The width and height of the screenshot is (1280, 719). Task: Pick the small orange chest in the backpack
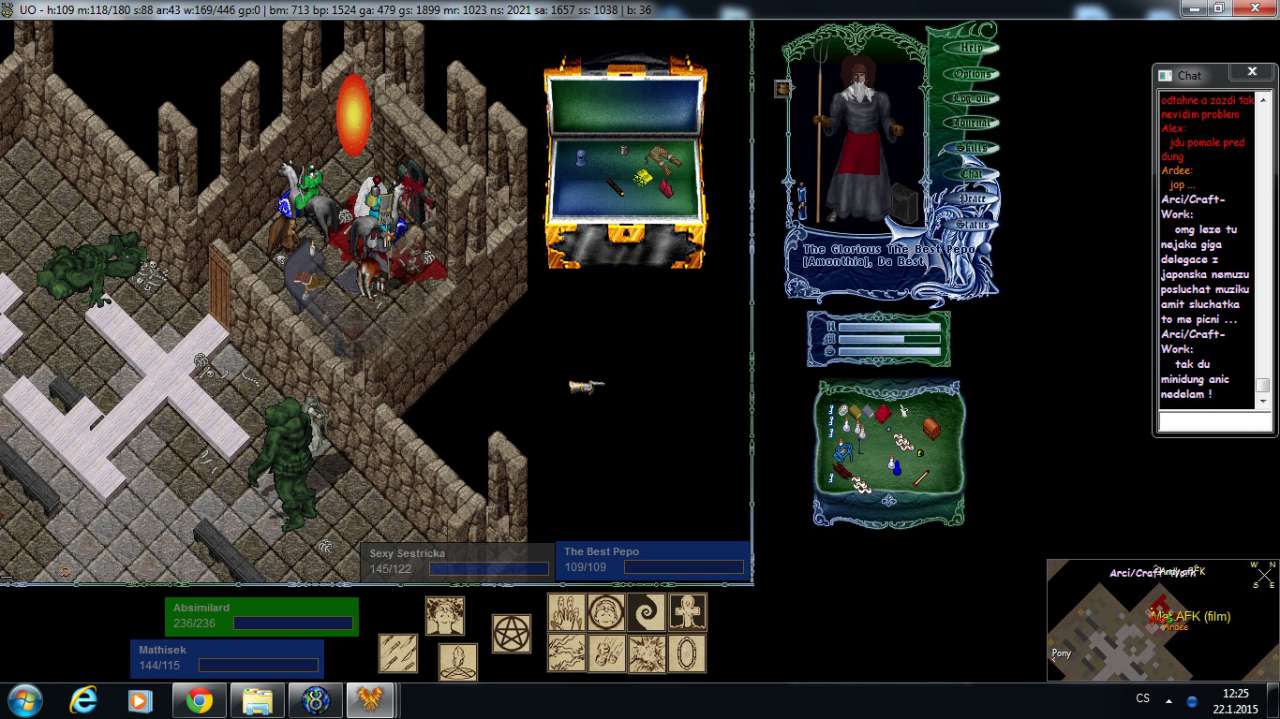tap(931, 428)
